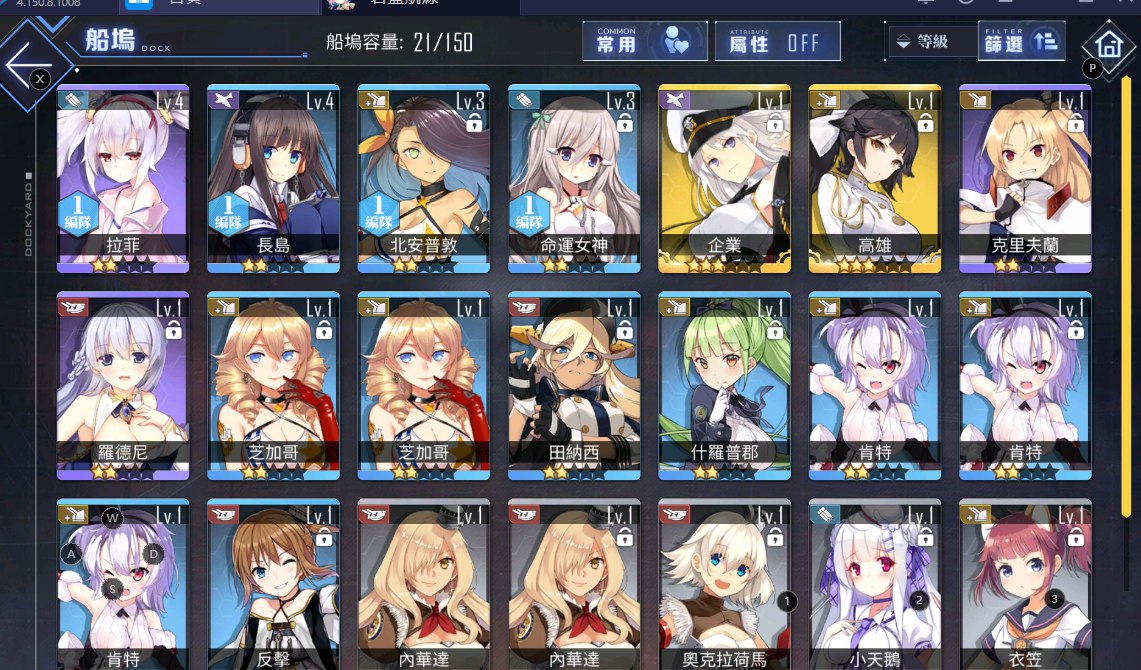The width and height of the screenshot is (1141, 670).
Task: Select the 拉菲 ship card
Action: [x=123, y=178]
